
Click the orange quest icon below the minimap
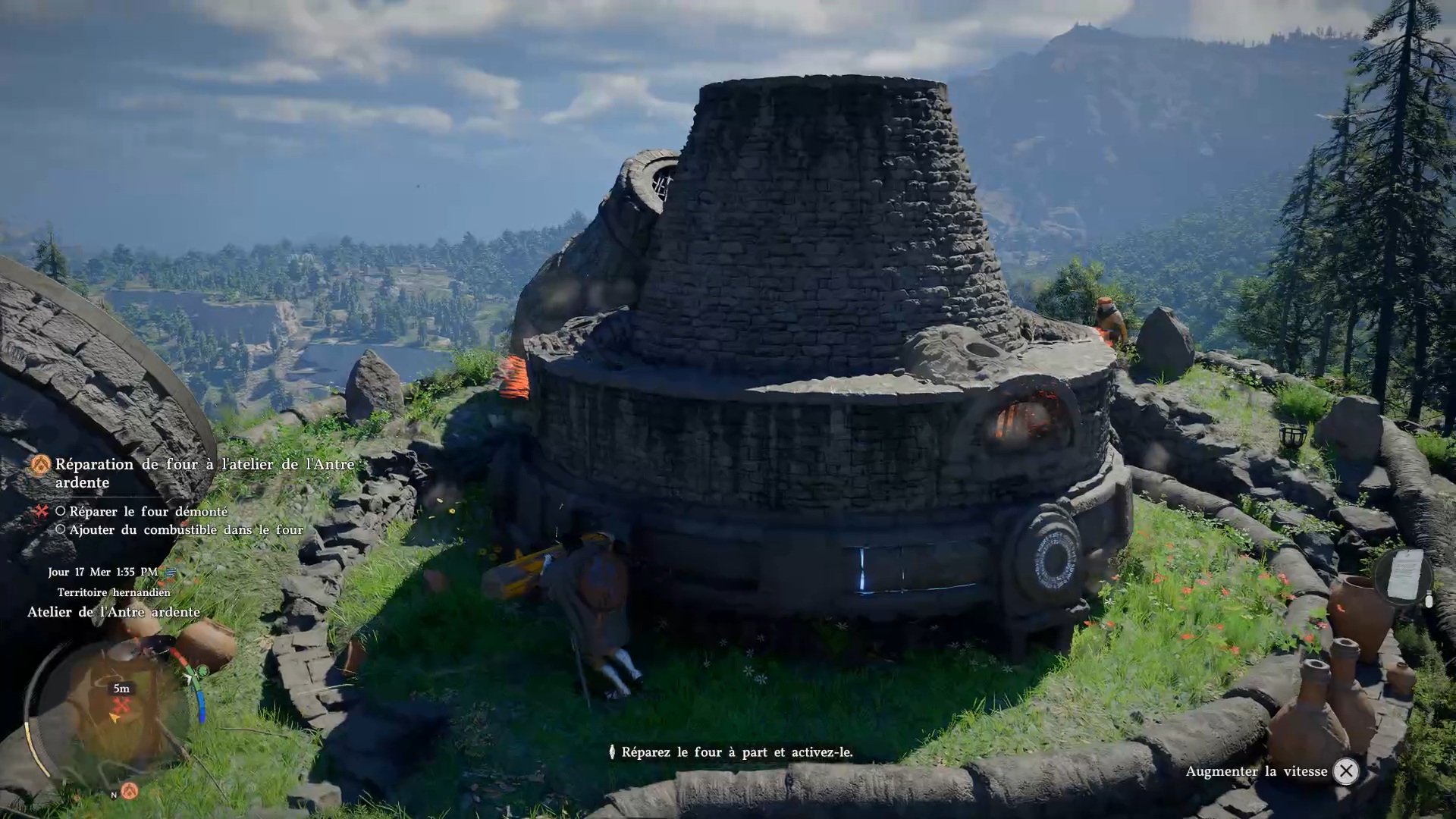pyautogui.click(x=130, y=791)
